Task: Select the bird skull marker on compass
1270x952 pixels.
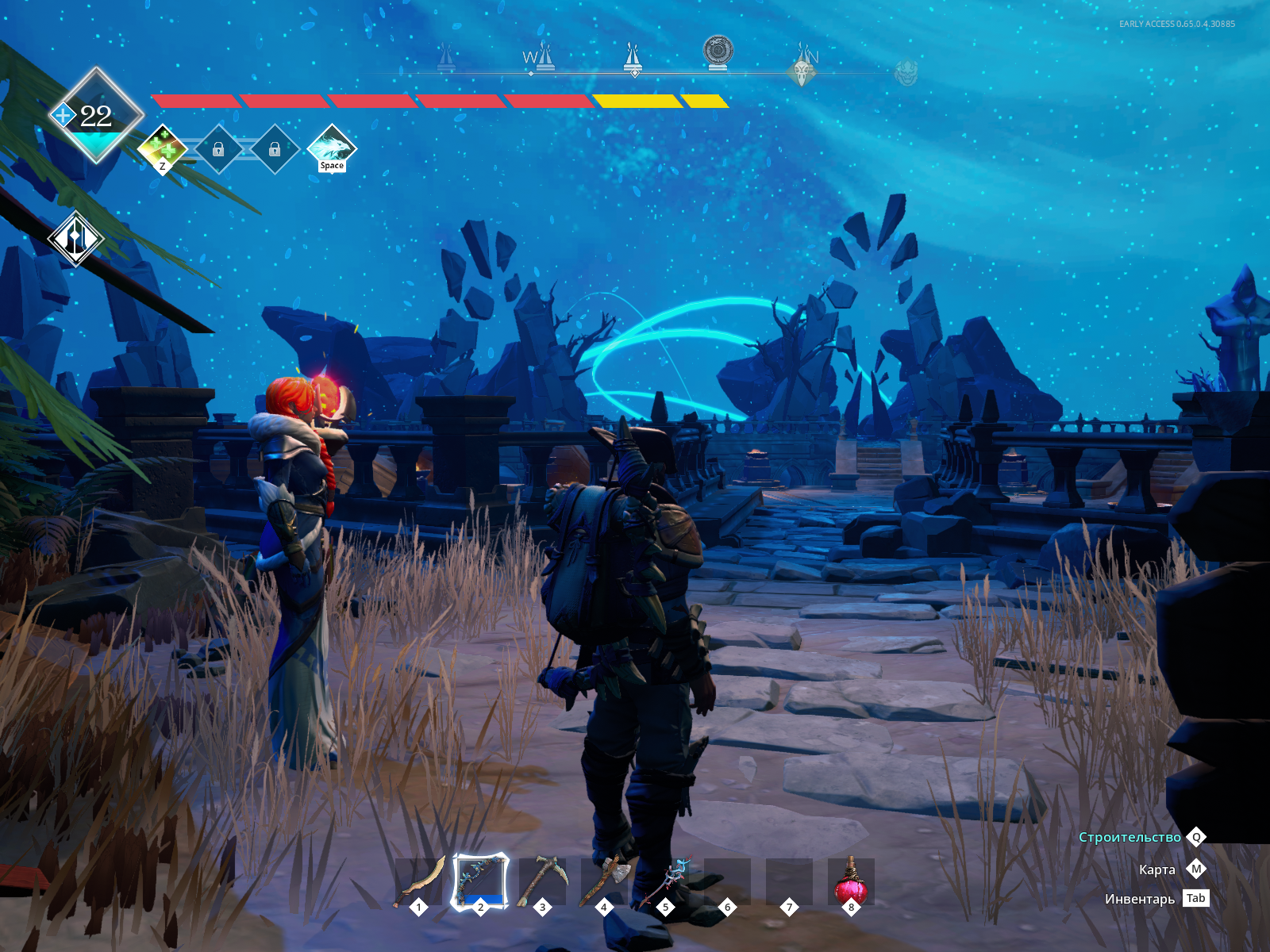Action: (803, 73)
